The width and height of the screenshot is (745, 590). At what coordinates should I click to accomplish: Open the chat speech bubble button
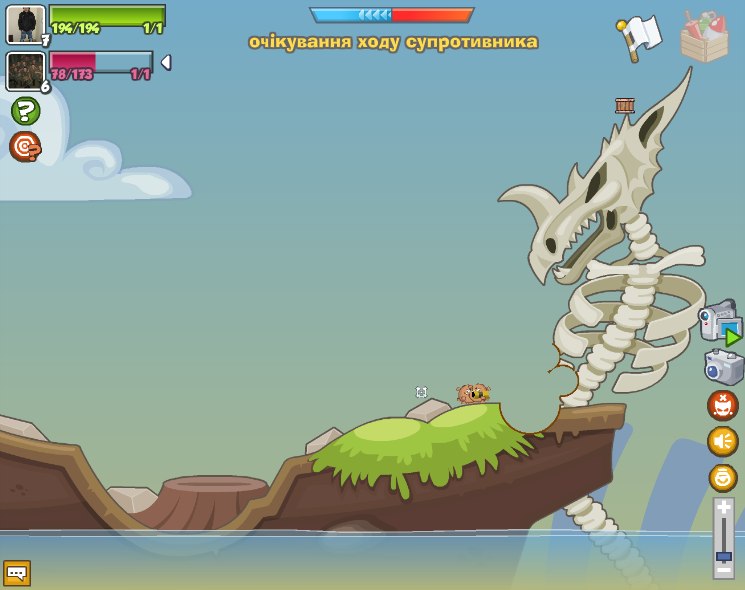(x=17, y=573)
